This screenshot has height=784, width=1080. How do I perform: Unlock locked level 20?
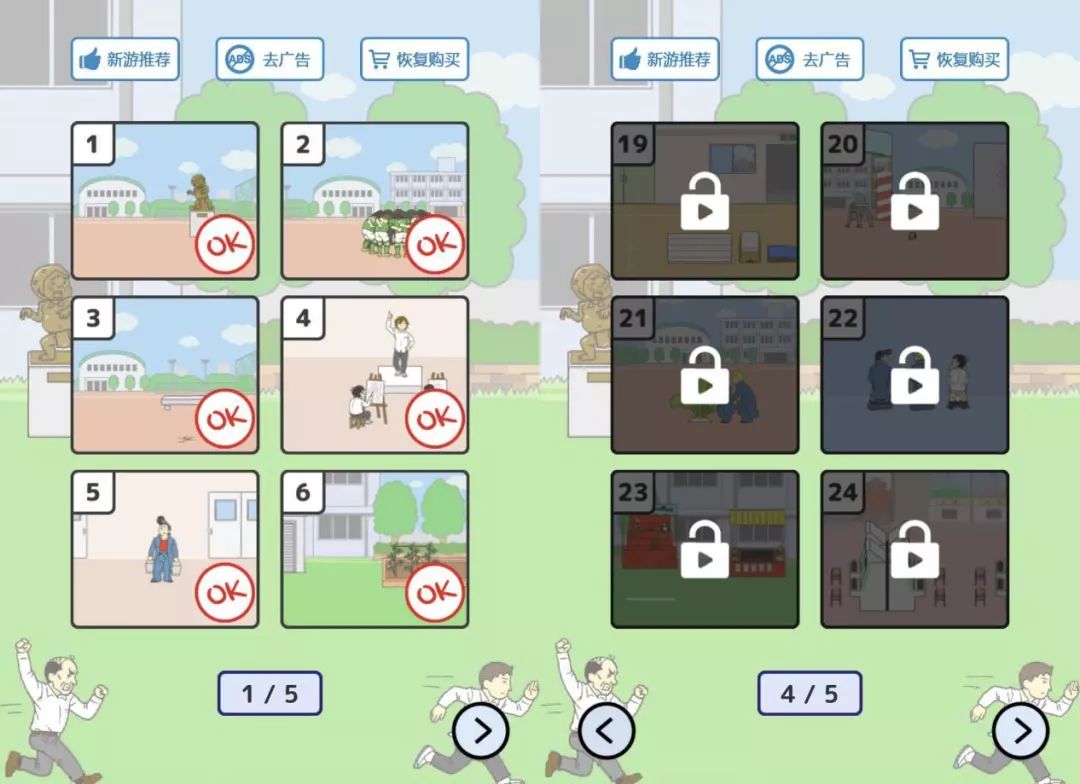915,201
